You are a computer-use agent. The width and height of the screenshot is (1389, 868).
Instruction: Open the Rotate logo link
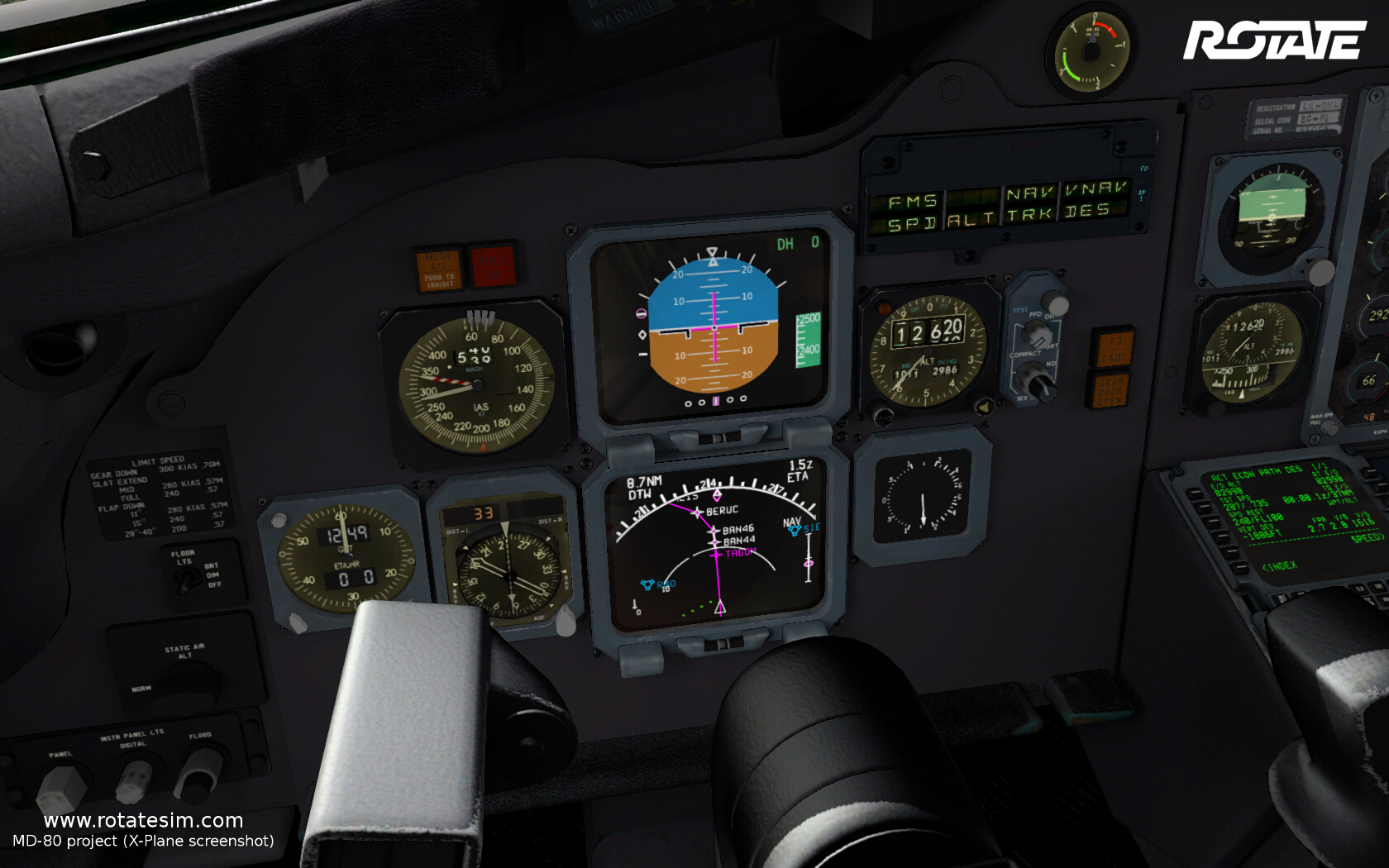[x=1273, y=41]
